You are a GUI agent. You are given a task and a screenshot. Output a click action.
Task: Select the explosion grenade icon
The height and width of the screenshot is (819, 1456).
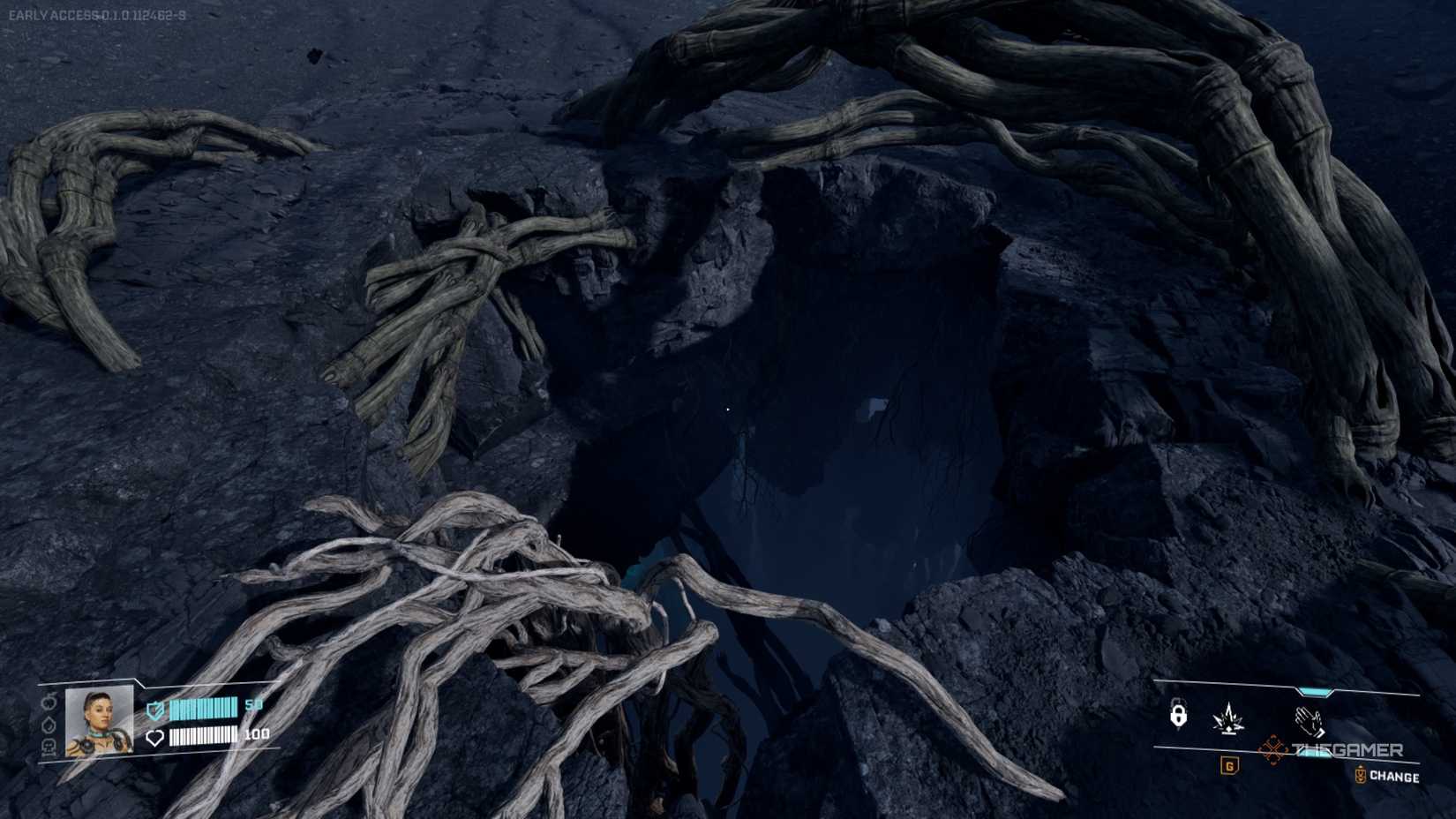click(x=1227, y=717)
